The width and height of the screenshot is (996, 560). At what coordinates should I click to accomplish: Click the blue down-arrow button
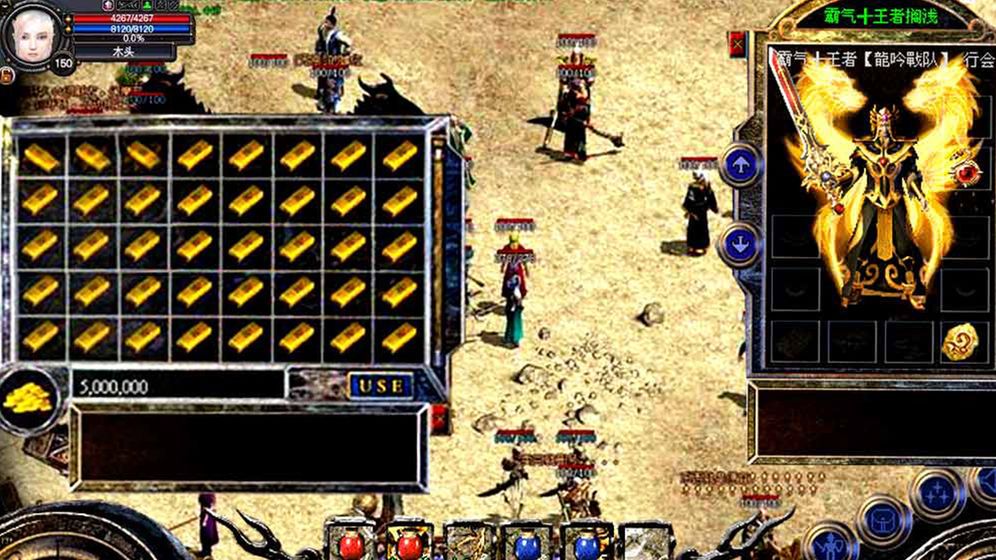pos(740,243)
